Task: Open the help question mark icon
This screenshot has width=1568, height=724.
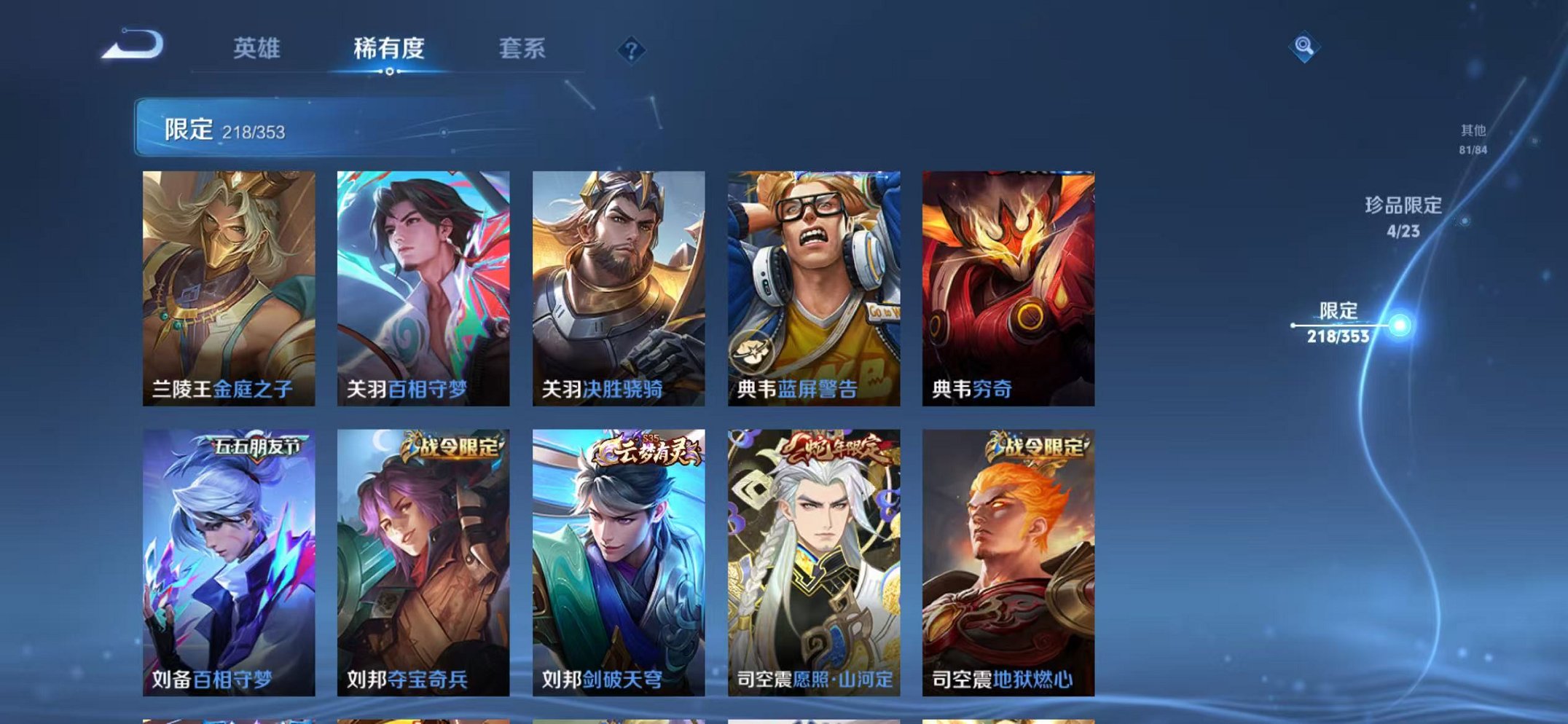Action: (x=631, y=49)
